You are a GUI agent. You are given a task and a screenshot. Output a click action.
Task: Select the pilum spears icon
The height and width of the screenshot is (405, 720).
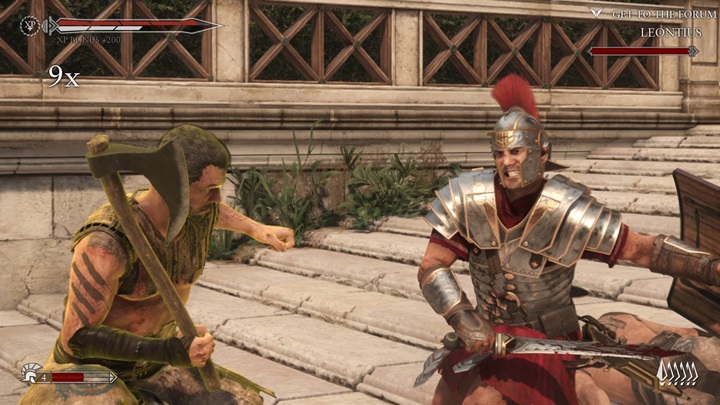click(x=677, y=374)
